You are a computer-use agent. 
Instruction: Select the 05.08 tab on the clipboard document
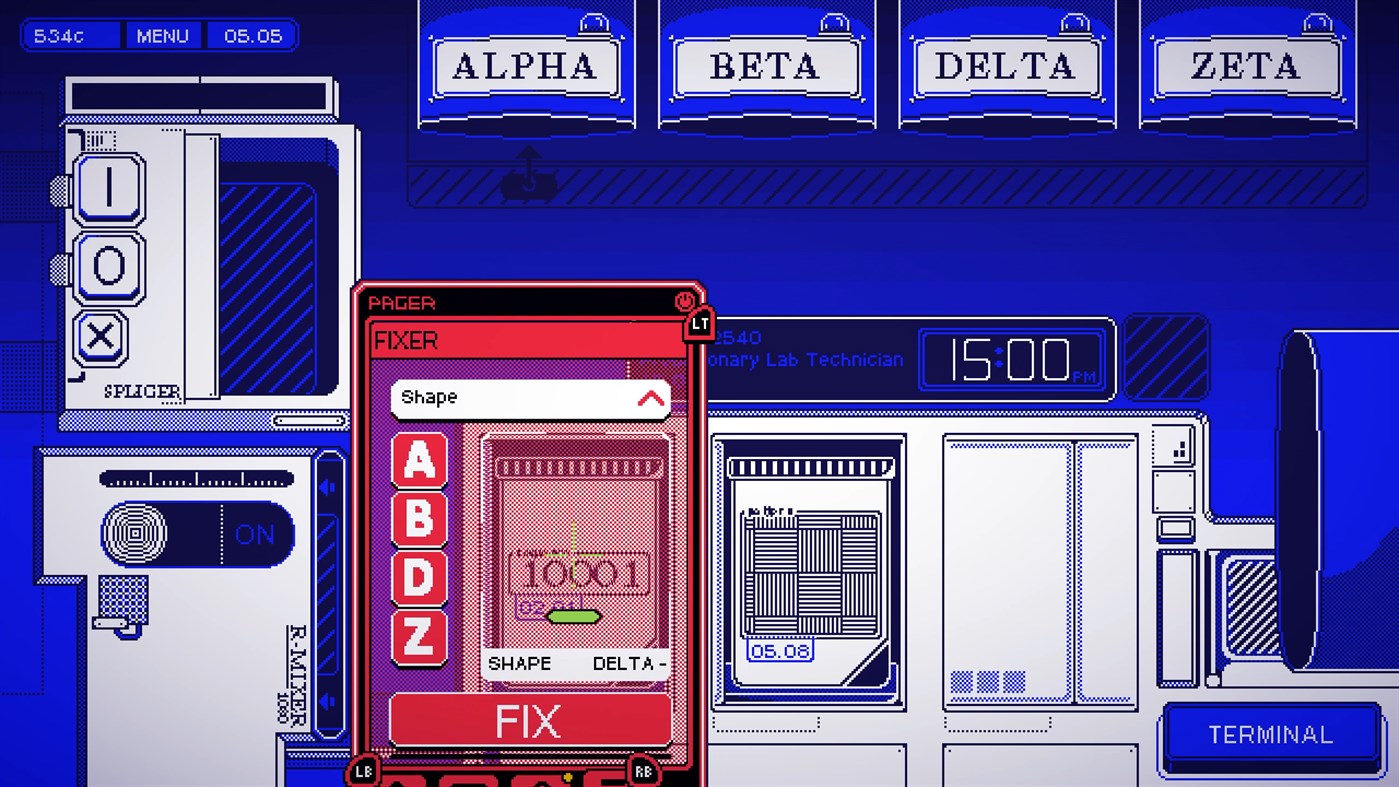[x=778, y=650]
